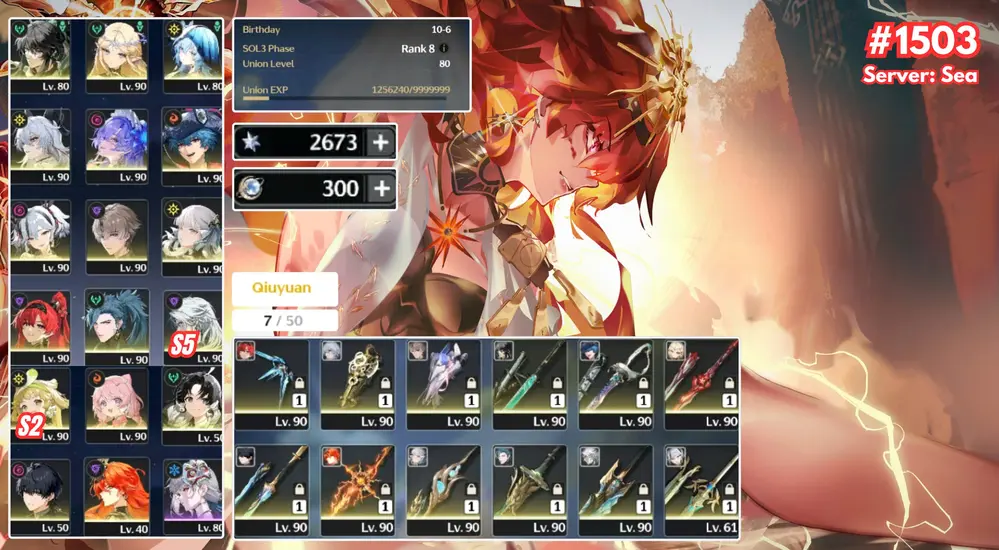Open the purple-haired Lv. 90 character
The height and width of the screenshot is (550, 999).
(x=119, y=142)
